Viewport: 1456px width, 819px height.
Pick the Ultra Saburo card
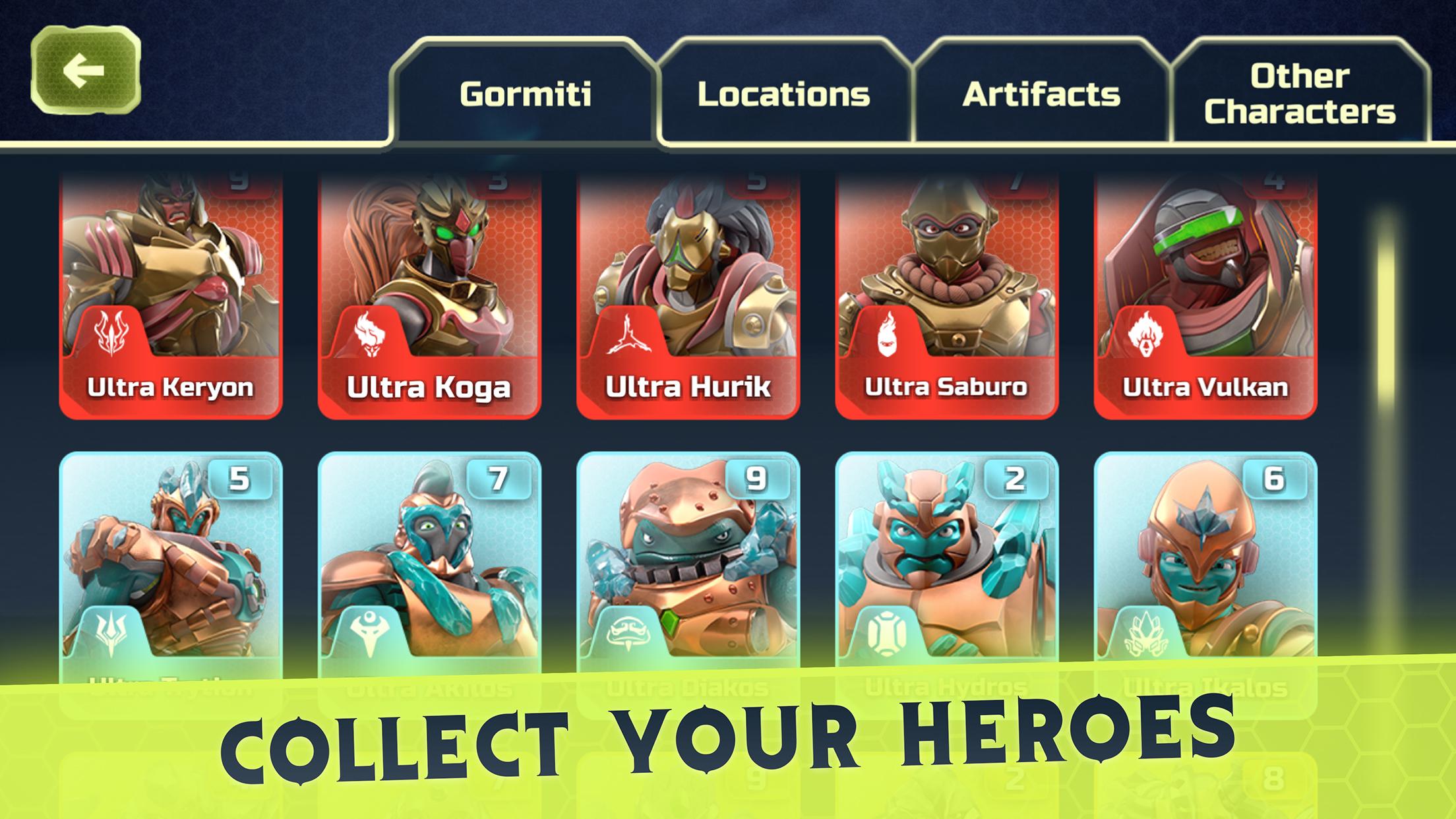(946, 297)
